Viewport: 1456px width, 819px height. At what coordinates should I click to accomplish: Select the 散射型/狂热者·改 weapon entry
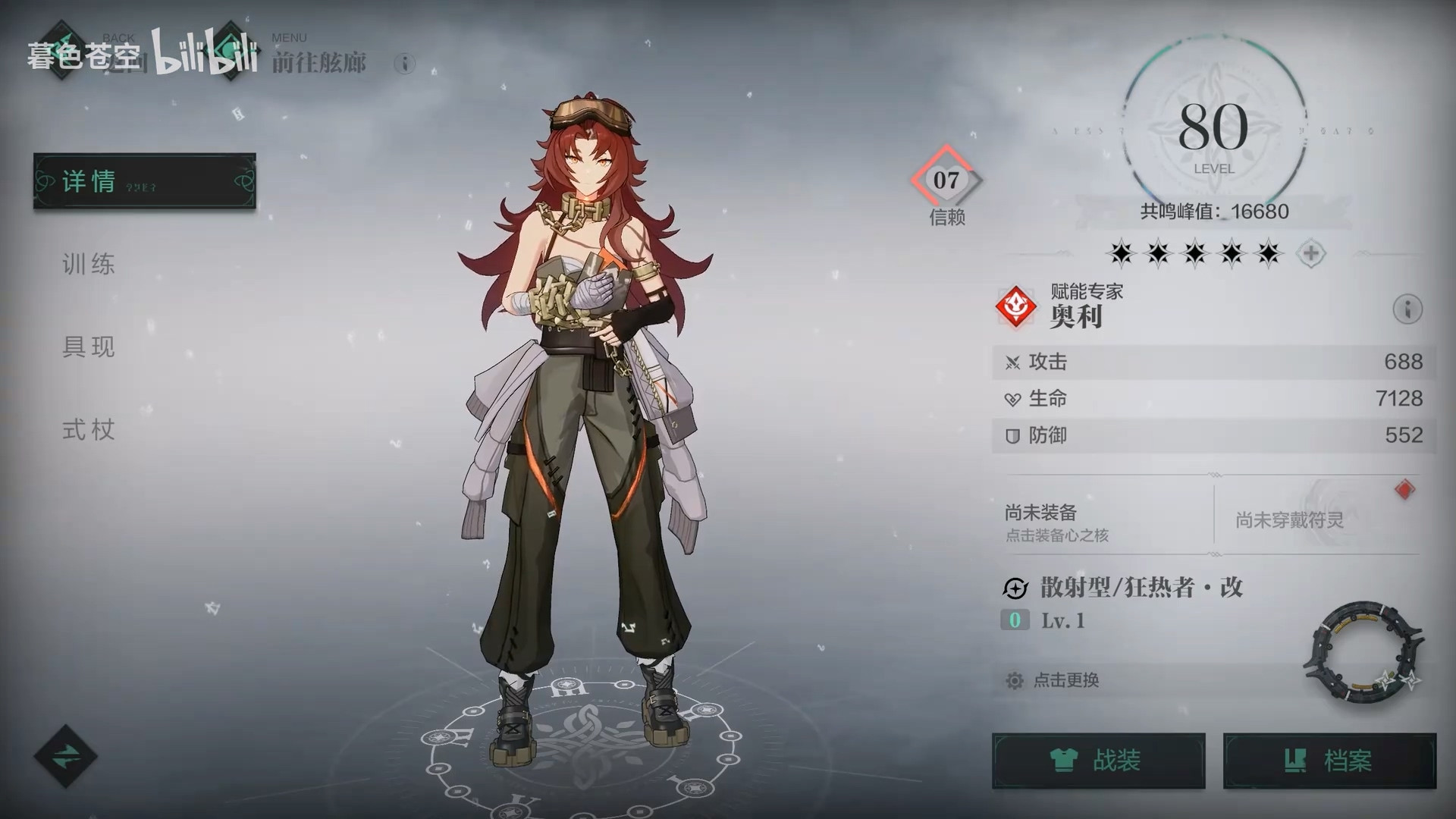pyautogui.click(x=1141, y=588)
